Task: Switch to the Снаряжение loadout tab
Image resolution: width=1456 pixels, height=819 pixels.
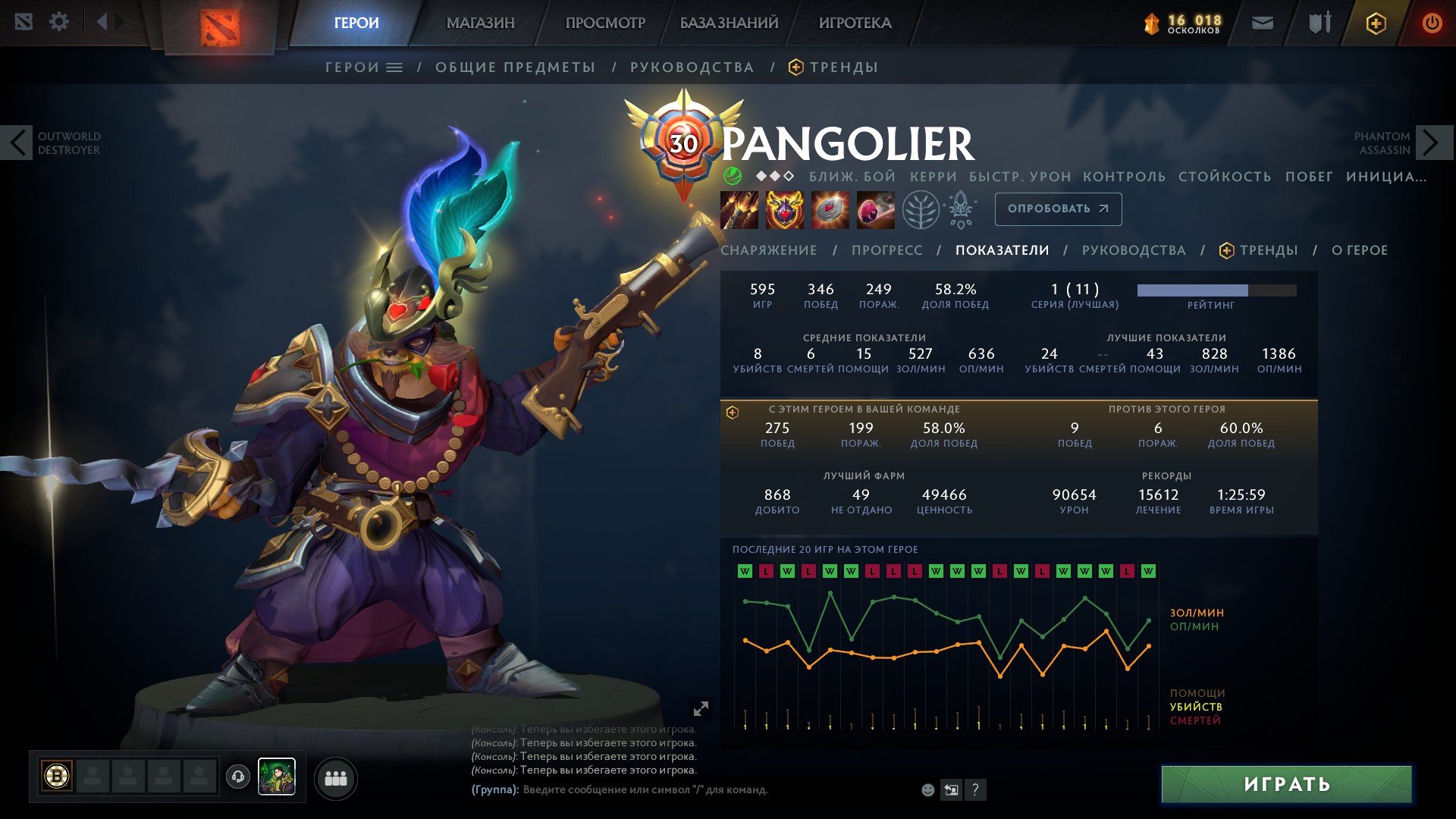Action: [768, 250]
